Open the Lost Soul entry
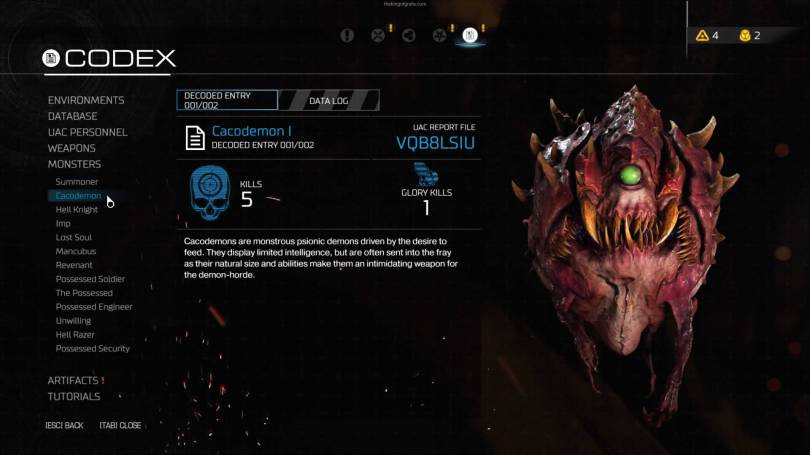 (76, 238)
